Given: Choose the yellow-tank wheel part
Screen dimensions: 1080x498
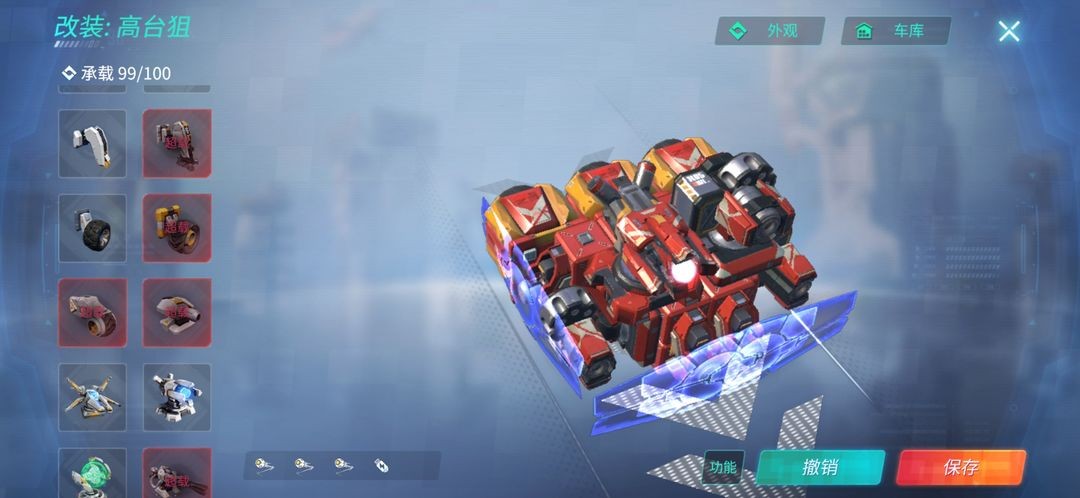Looking at the screenshot, I should coord(177,228).
